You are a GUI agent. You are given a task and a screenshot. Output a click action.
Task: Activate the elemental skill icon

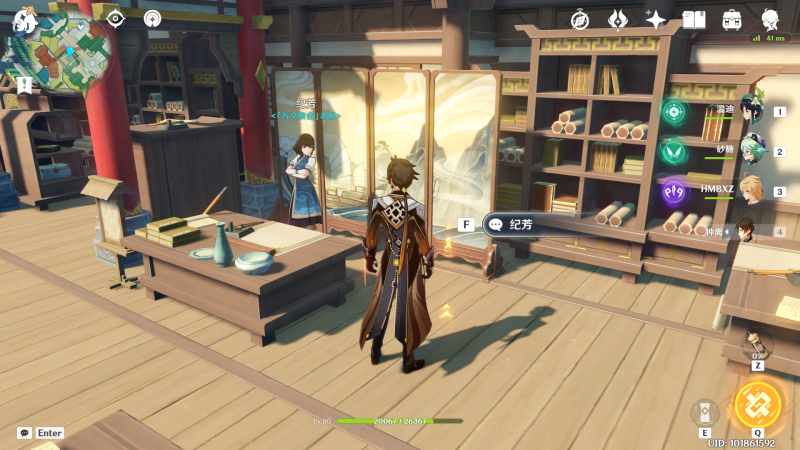click(x=704, y=411)
